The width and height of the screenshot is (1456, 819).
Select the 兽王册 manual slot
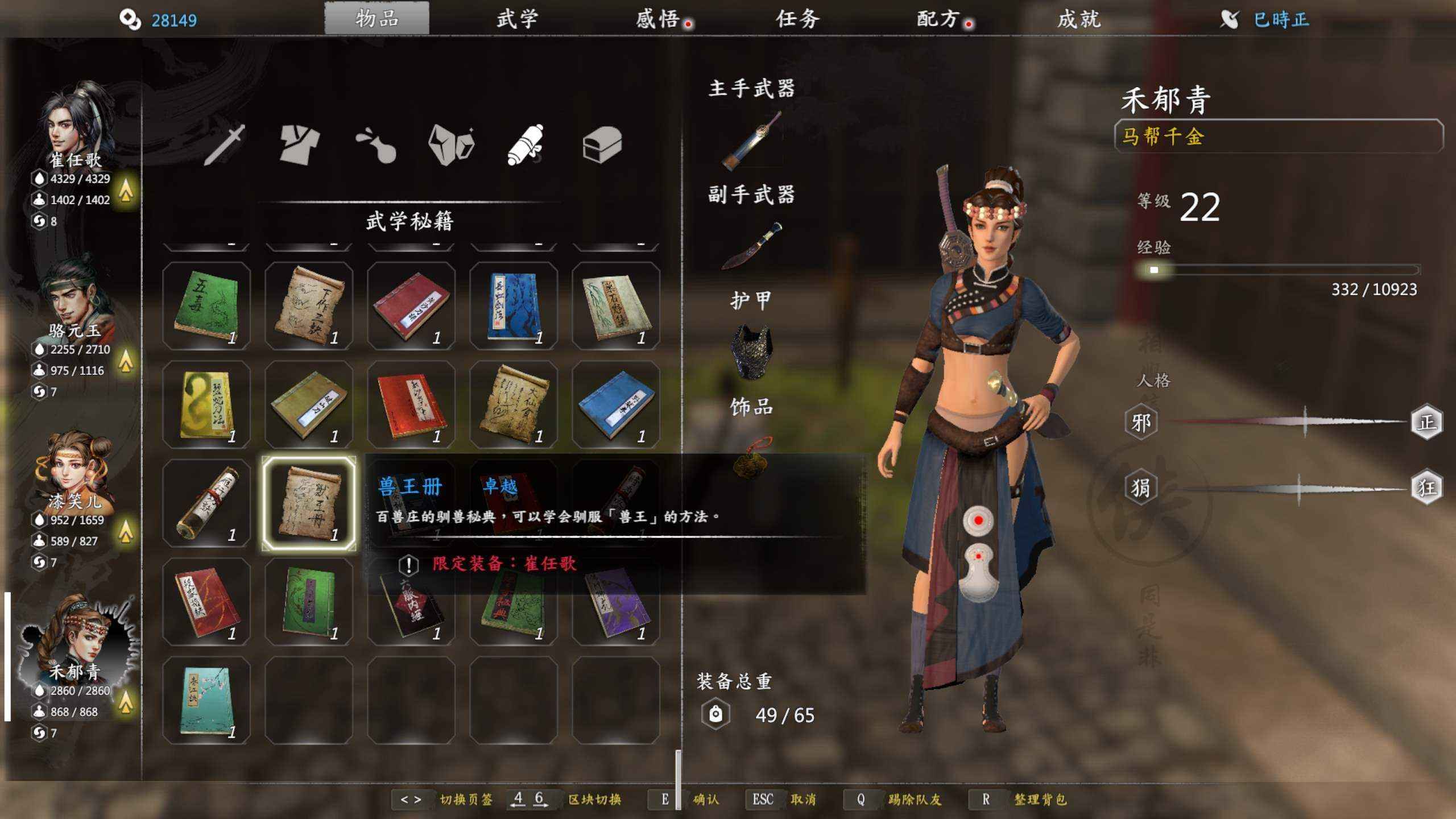tap(309, 503)
